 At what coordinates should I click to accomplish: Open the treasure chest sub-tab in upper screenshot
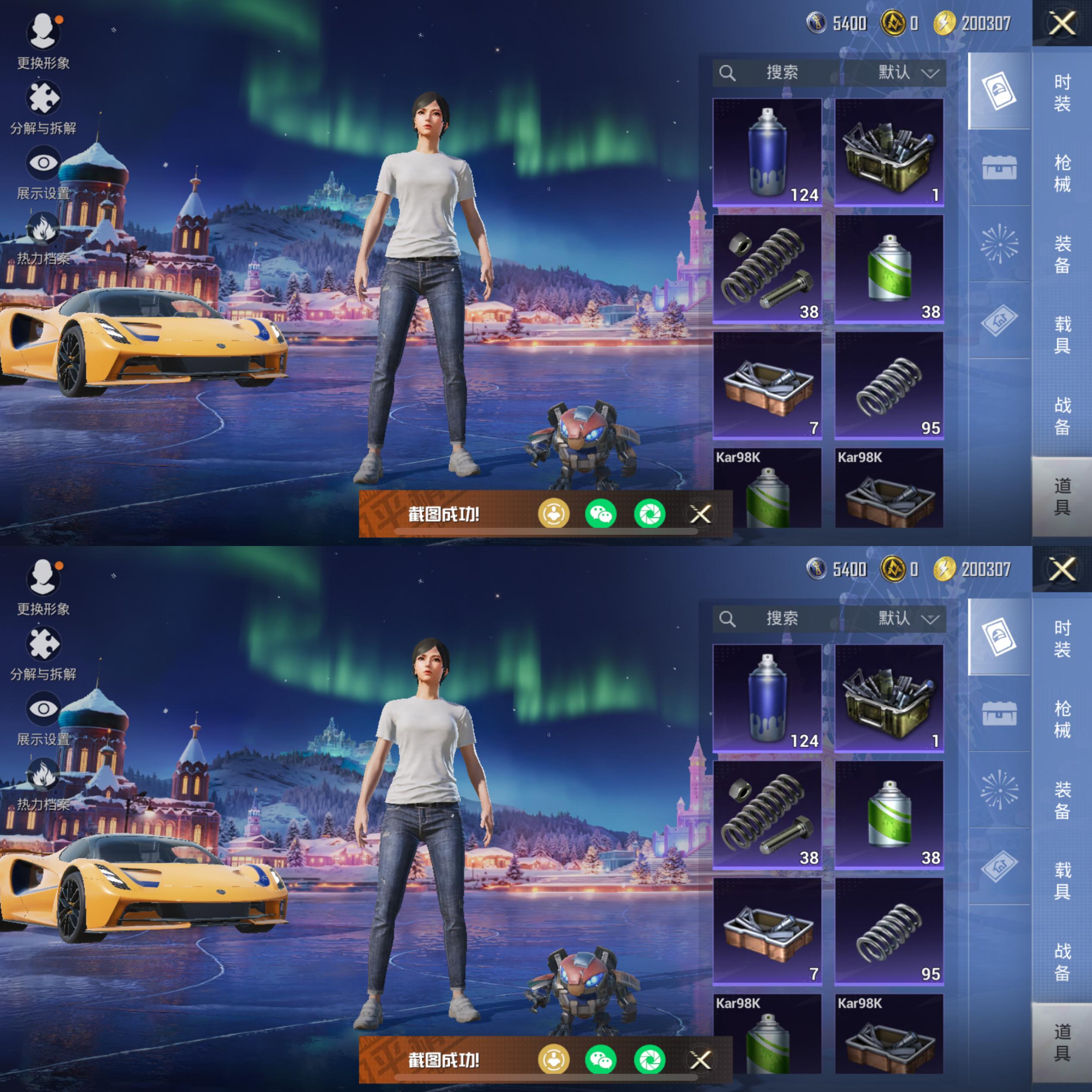(999, 168)
